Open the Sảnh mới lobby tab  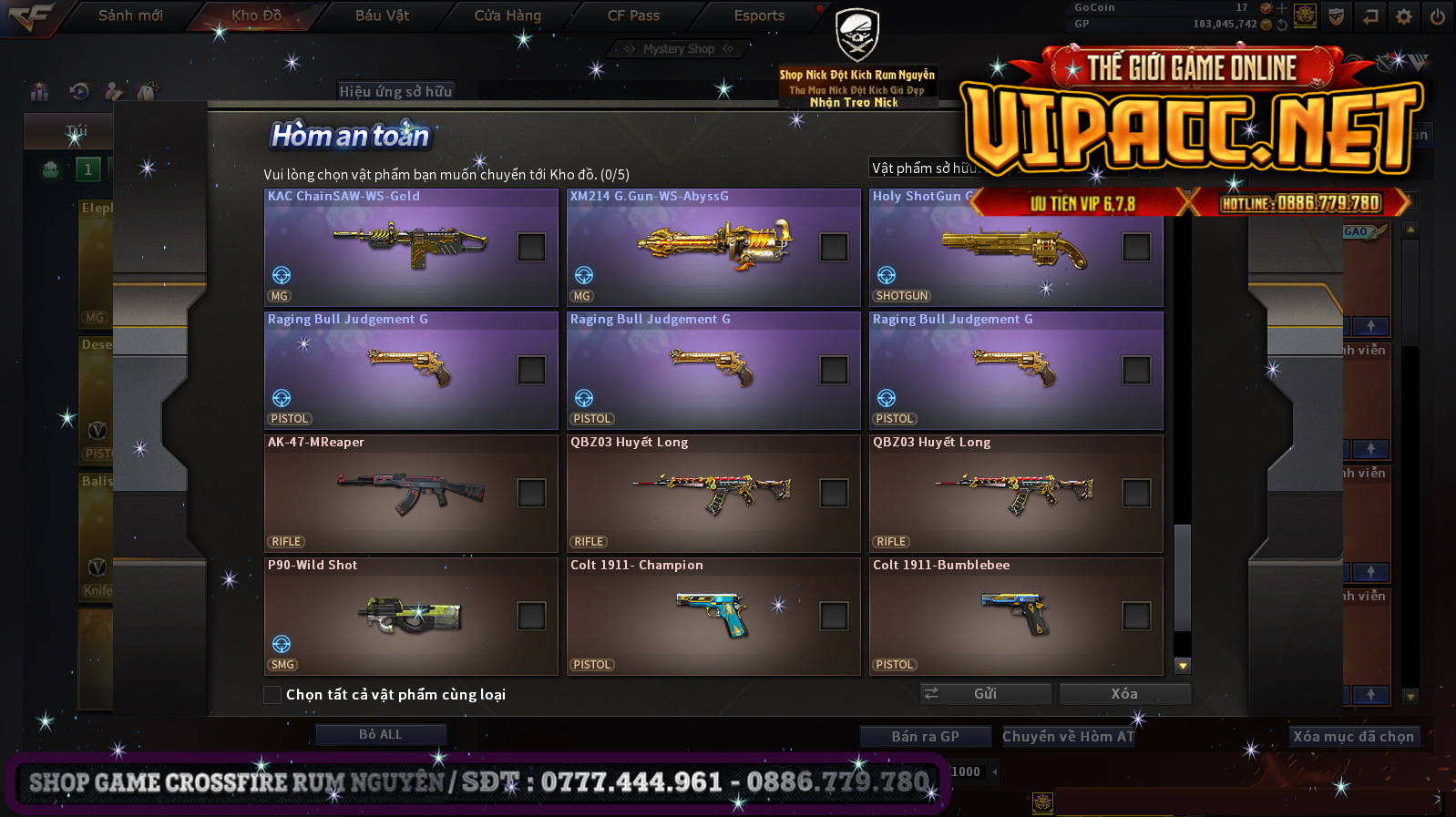point(130,15)
